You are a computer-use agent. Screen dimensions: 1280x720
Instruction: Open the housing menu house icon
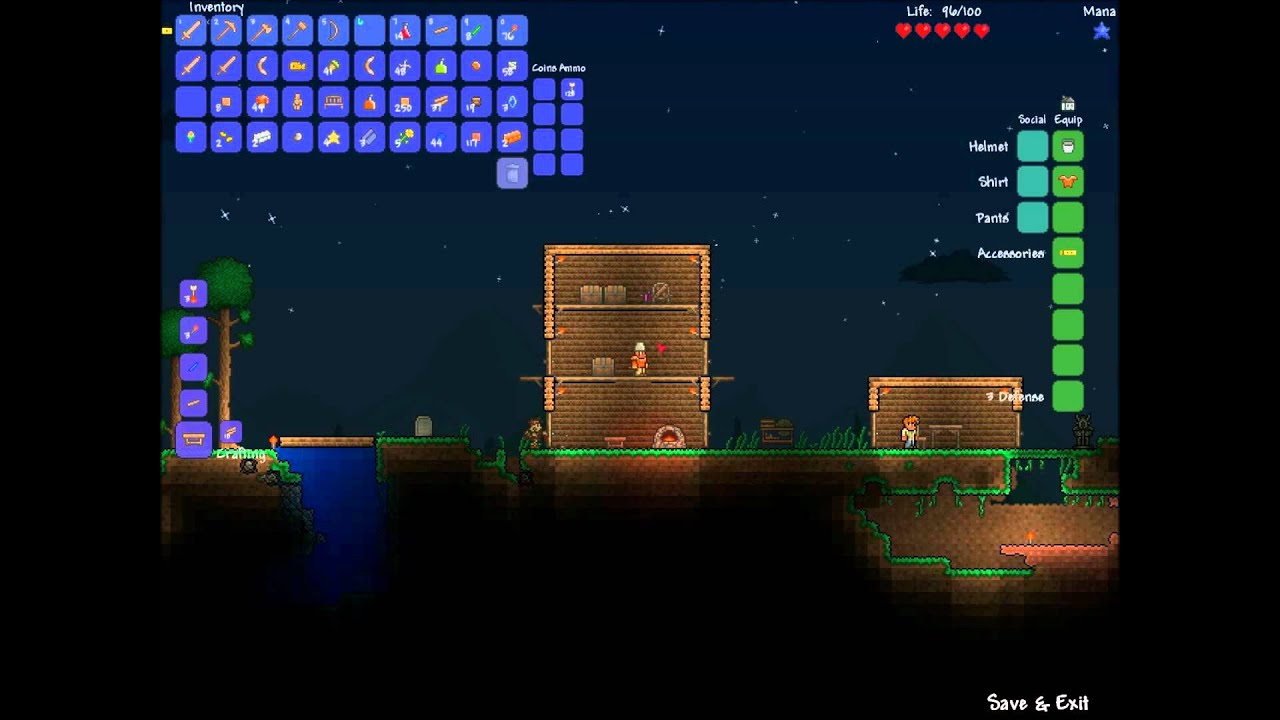(x=1068, y=104)
